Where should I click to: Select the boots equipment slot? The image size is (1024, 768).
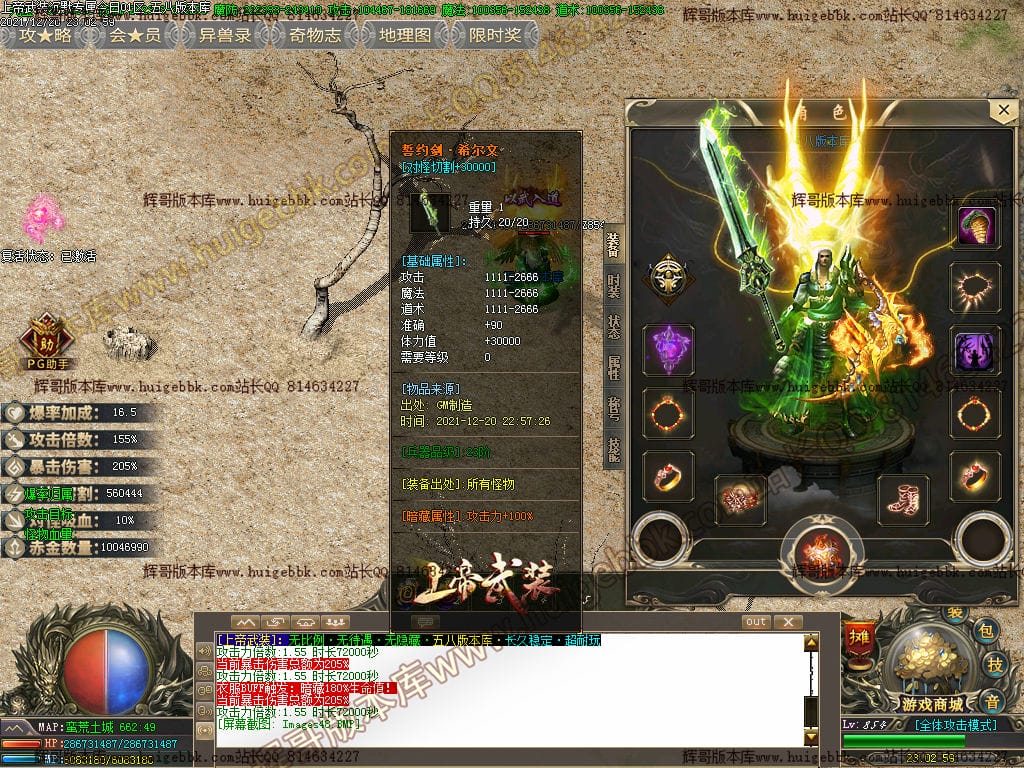pyautogui.click(x=903, y=499)
